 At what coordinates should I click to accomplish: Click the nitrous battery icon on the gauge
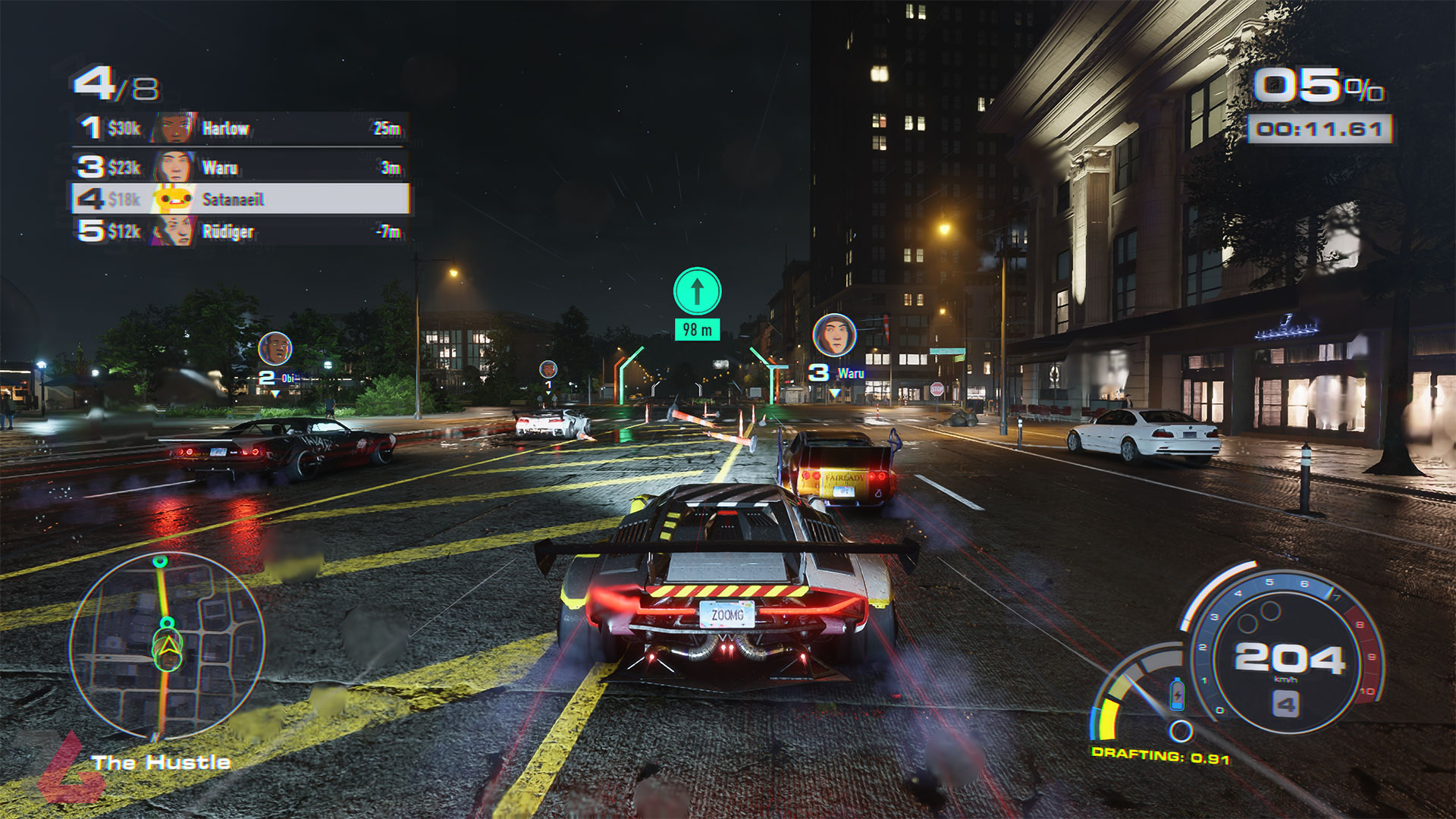(x=1177, y=693)
